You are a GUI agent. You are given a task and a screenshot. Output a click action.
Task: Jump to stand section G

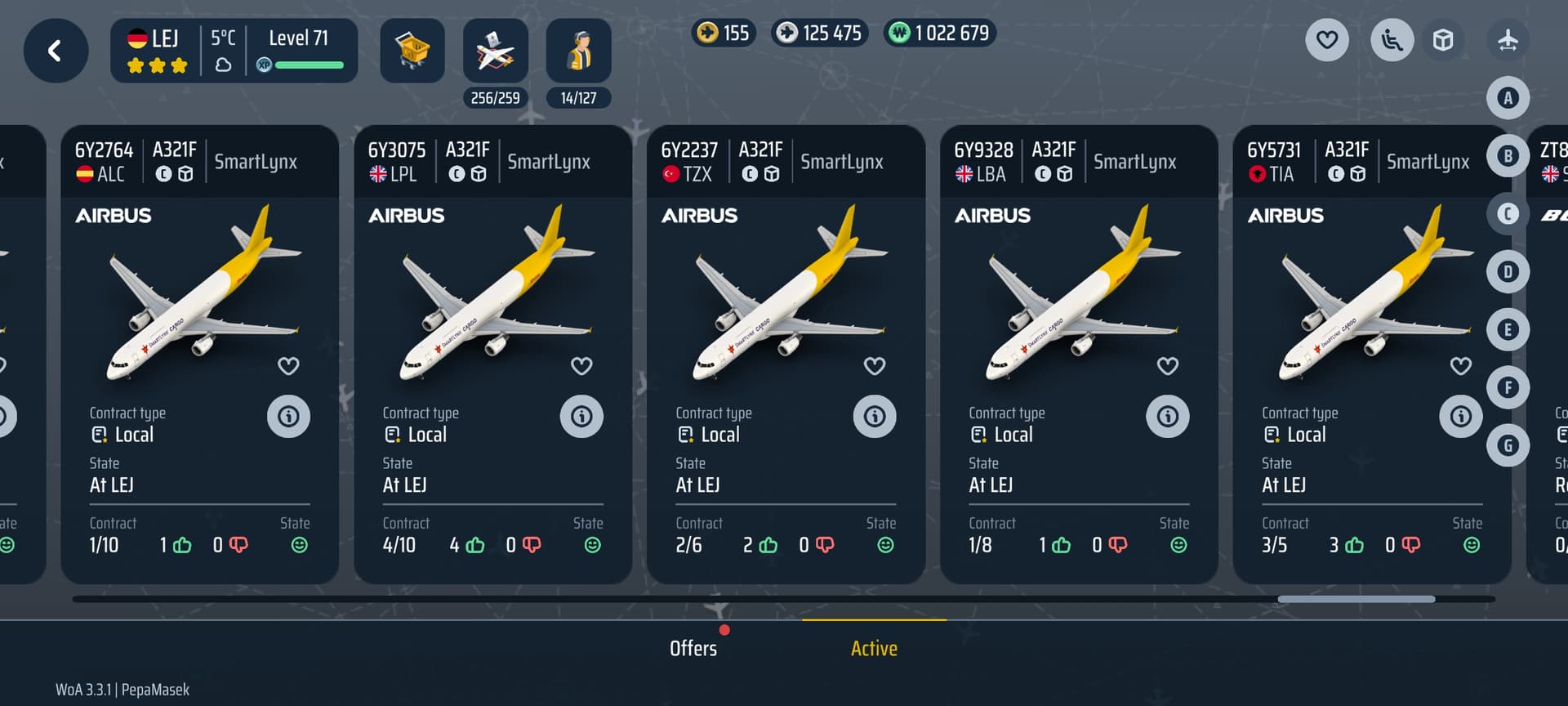coord(1508,445)
